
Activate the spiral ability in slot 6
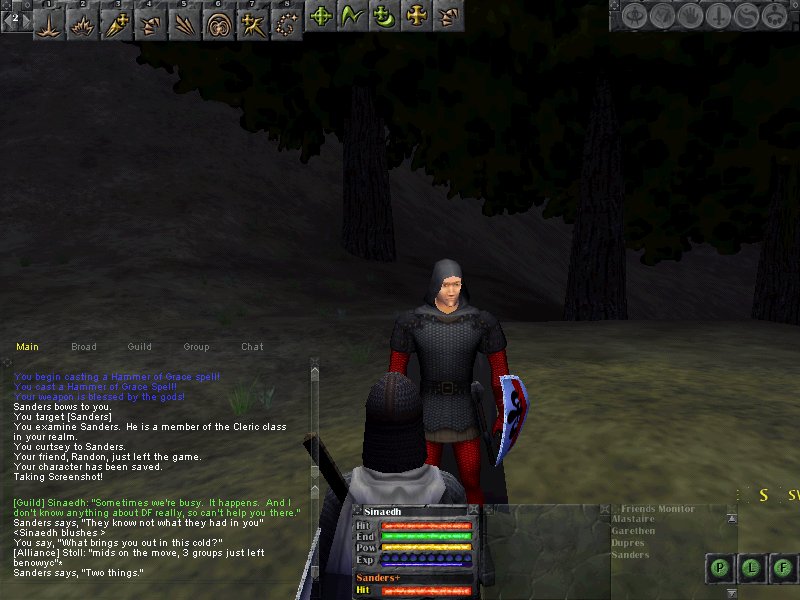pyautogui.click(x=217, y=24)
